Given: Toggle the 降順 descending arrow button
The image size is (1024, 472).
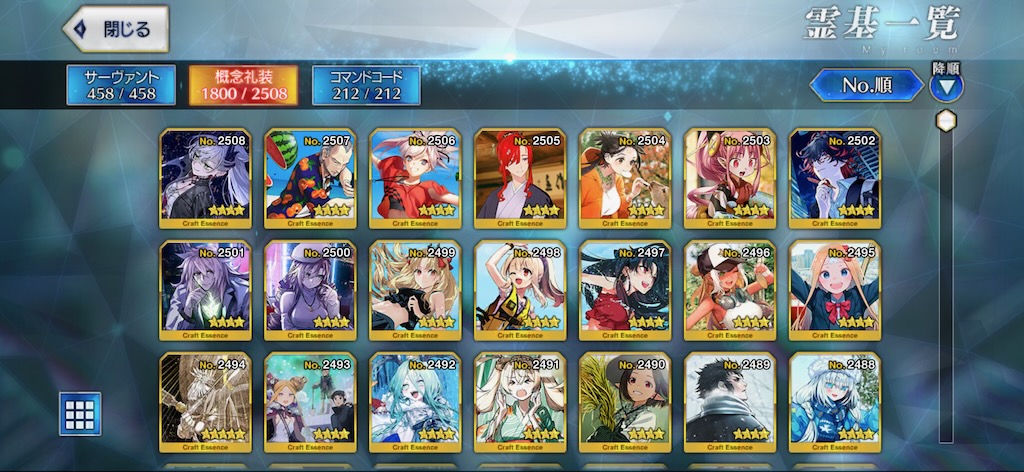Looking at the screenshot, I should coord(946,86).
